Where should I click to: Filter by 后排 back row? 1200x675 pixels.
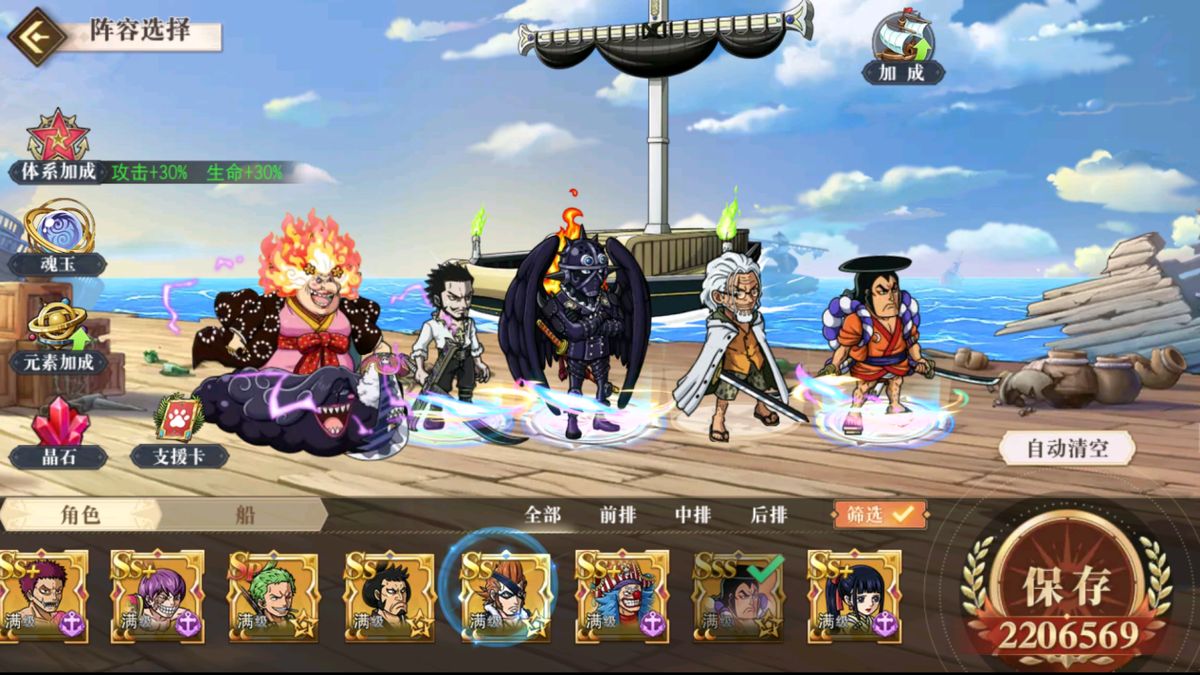pos(769,515)
